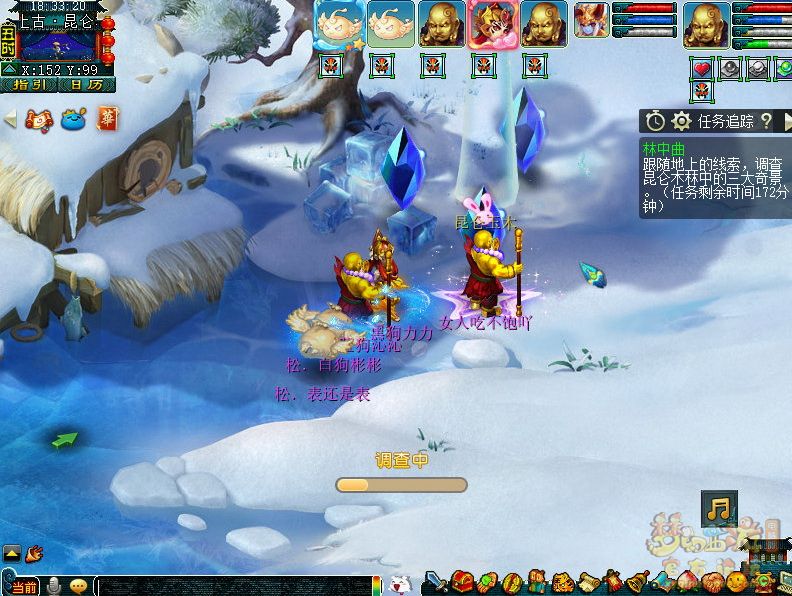Open the quest tracker help question mark
792x596 pixels.
tap(766, 121)
